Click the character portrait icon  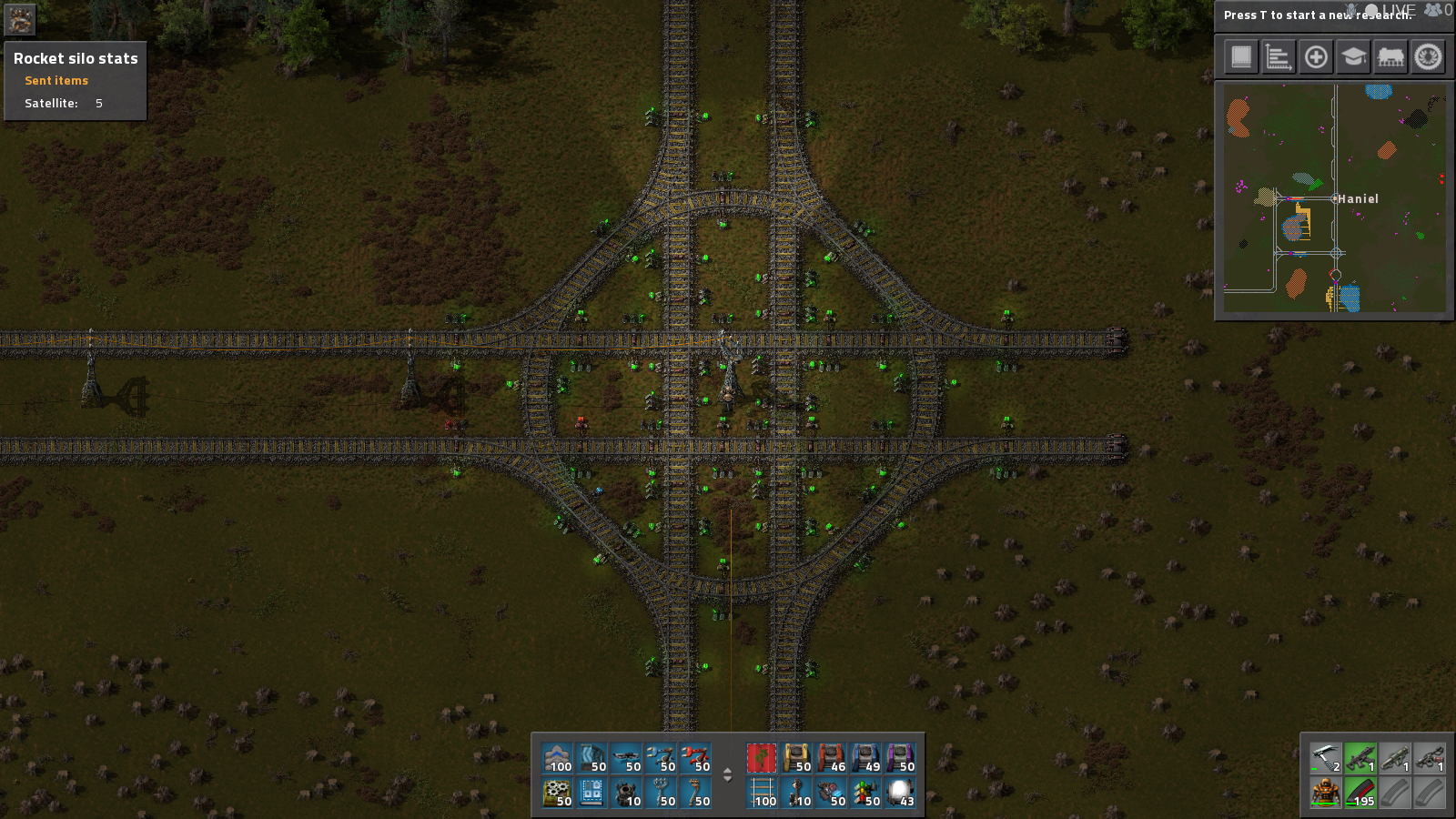(20, 19)
